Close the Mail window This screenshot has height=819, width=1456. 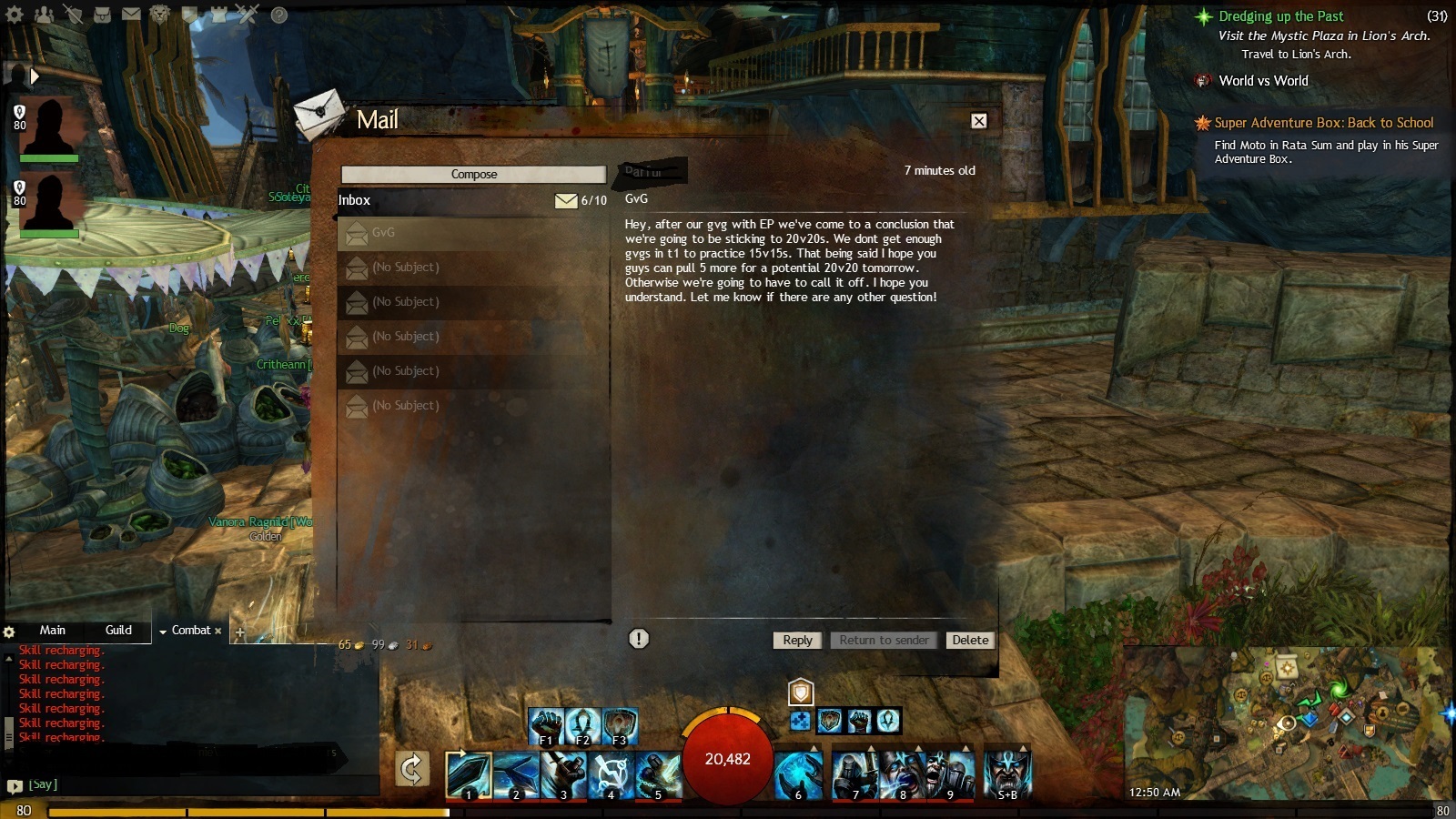(978, 121)
